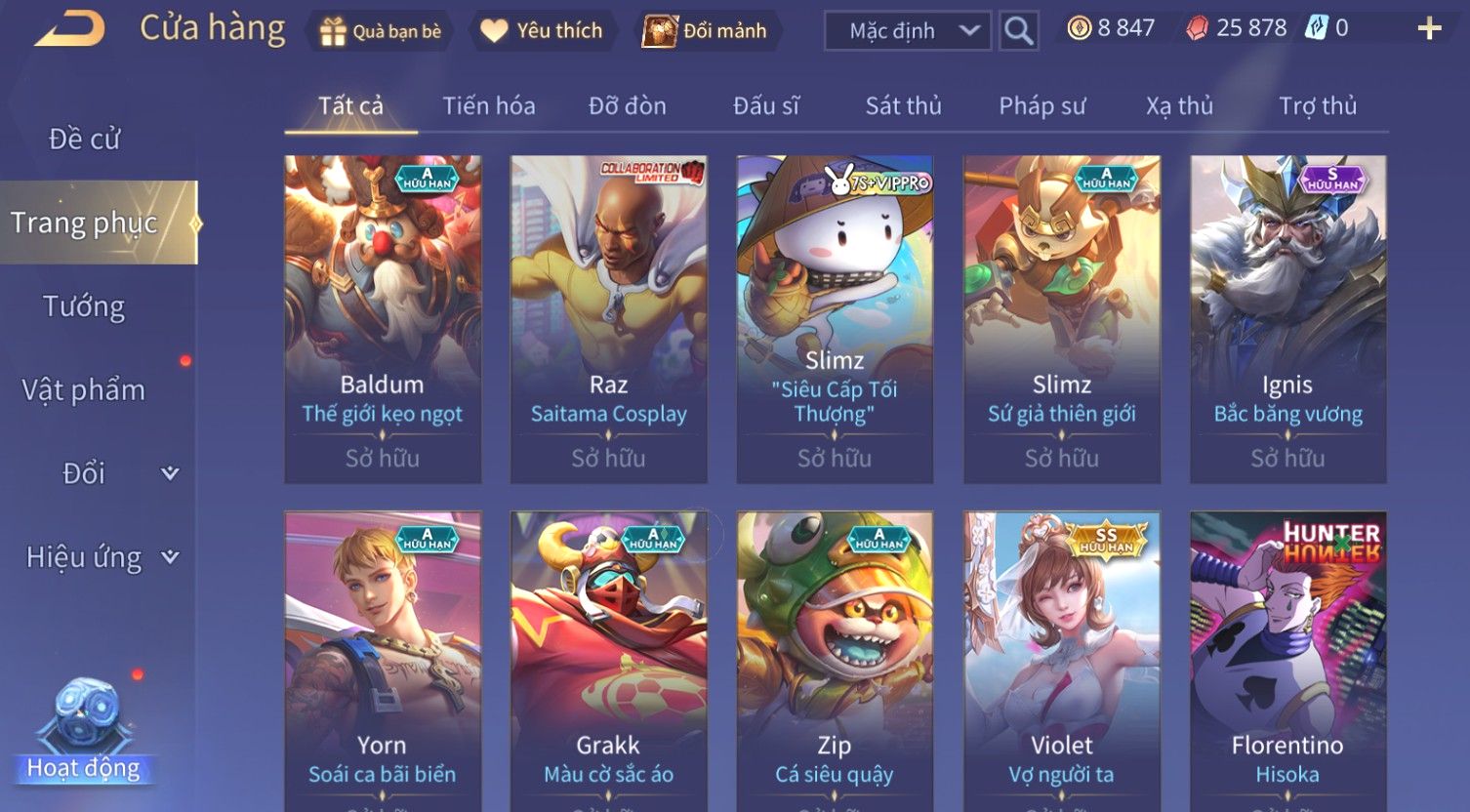Add currency with the plus button

pos(1429,29)
